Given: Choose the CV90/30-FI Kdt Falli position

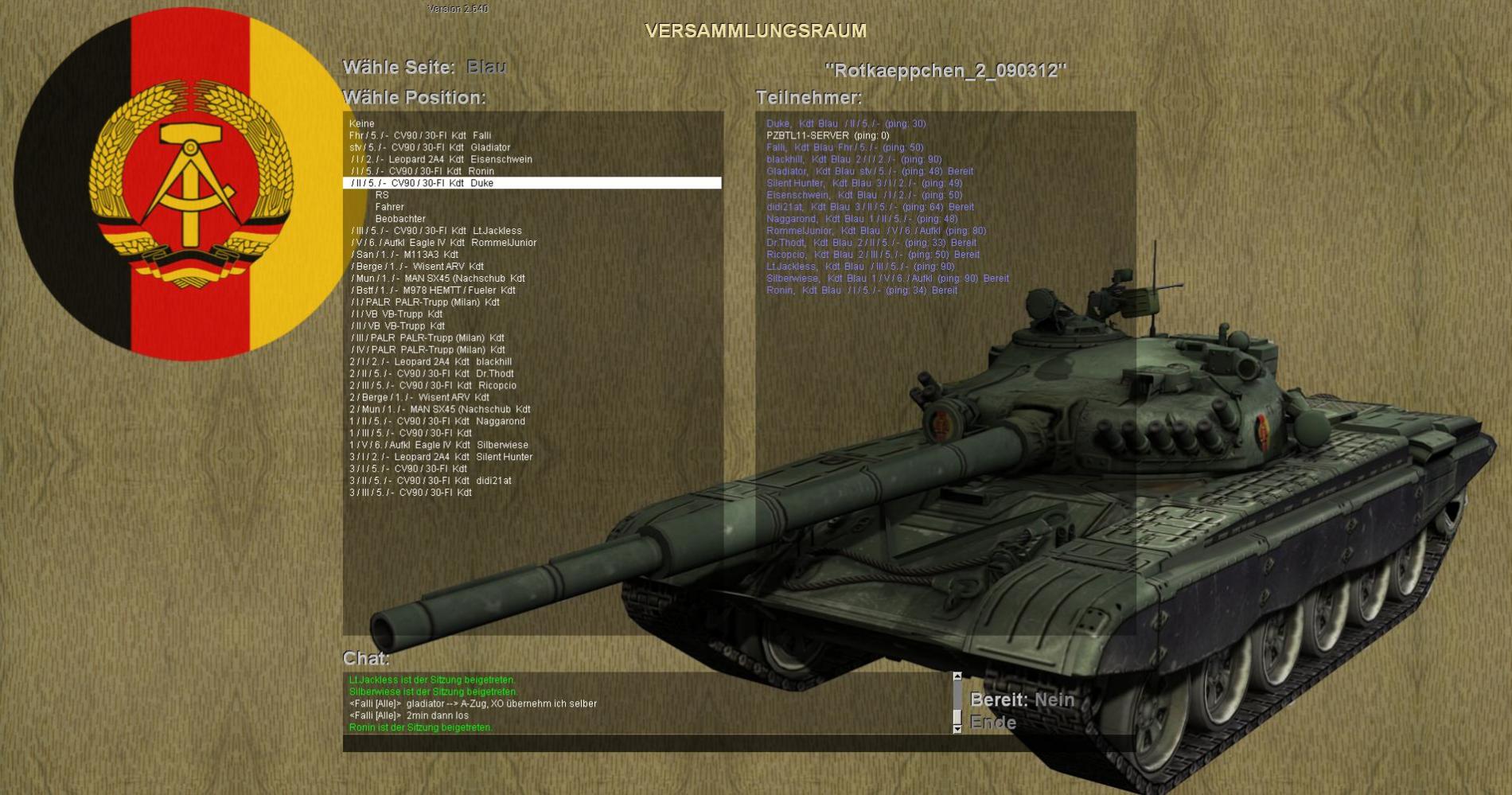Looking at the screenshot, I should tap(420, 135).
